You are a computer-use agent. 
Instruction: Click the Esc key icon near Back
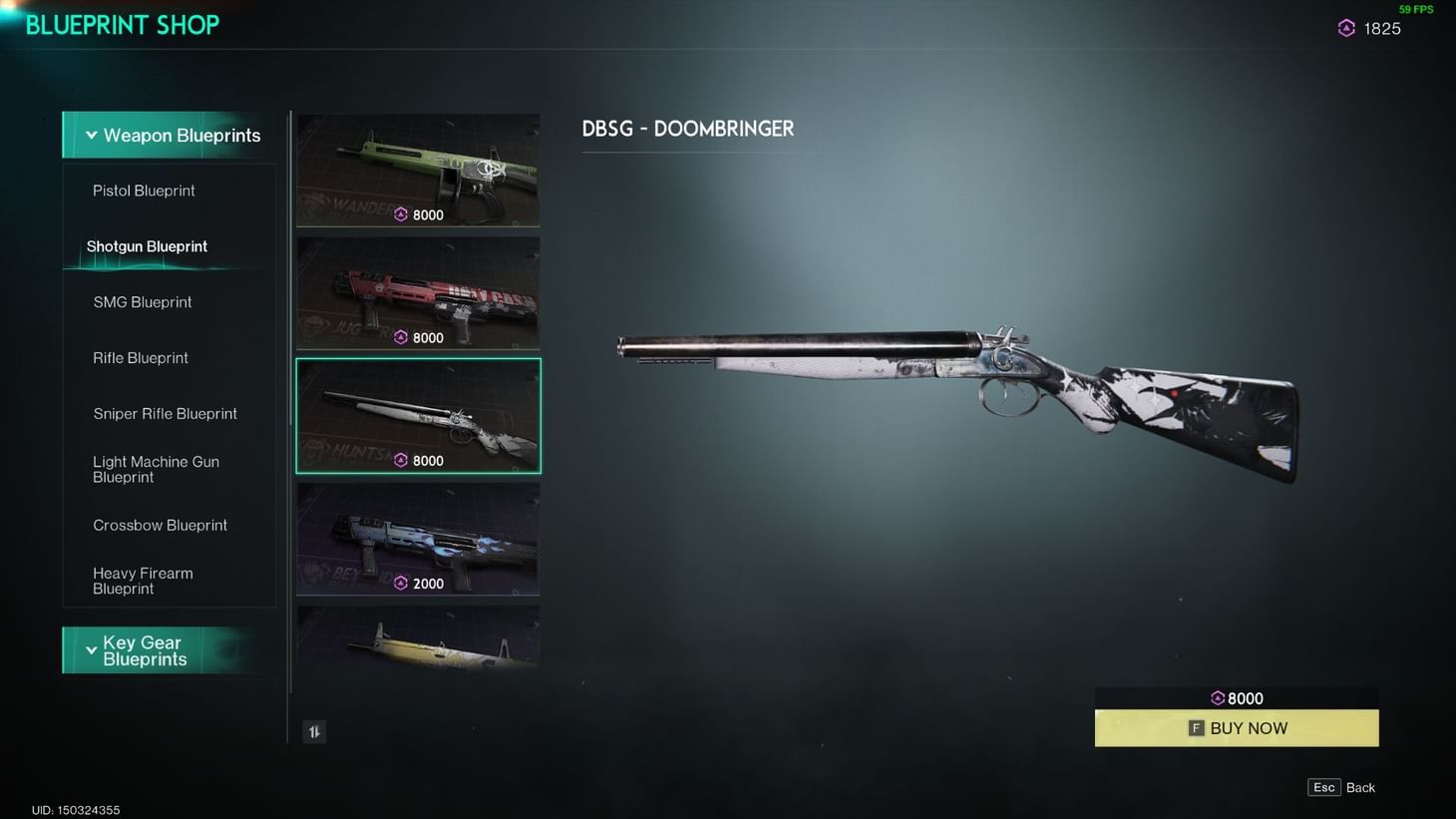tap(1323, 787)
